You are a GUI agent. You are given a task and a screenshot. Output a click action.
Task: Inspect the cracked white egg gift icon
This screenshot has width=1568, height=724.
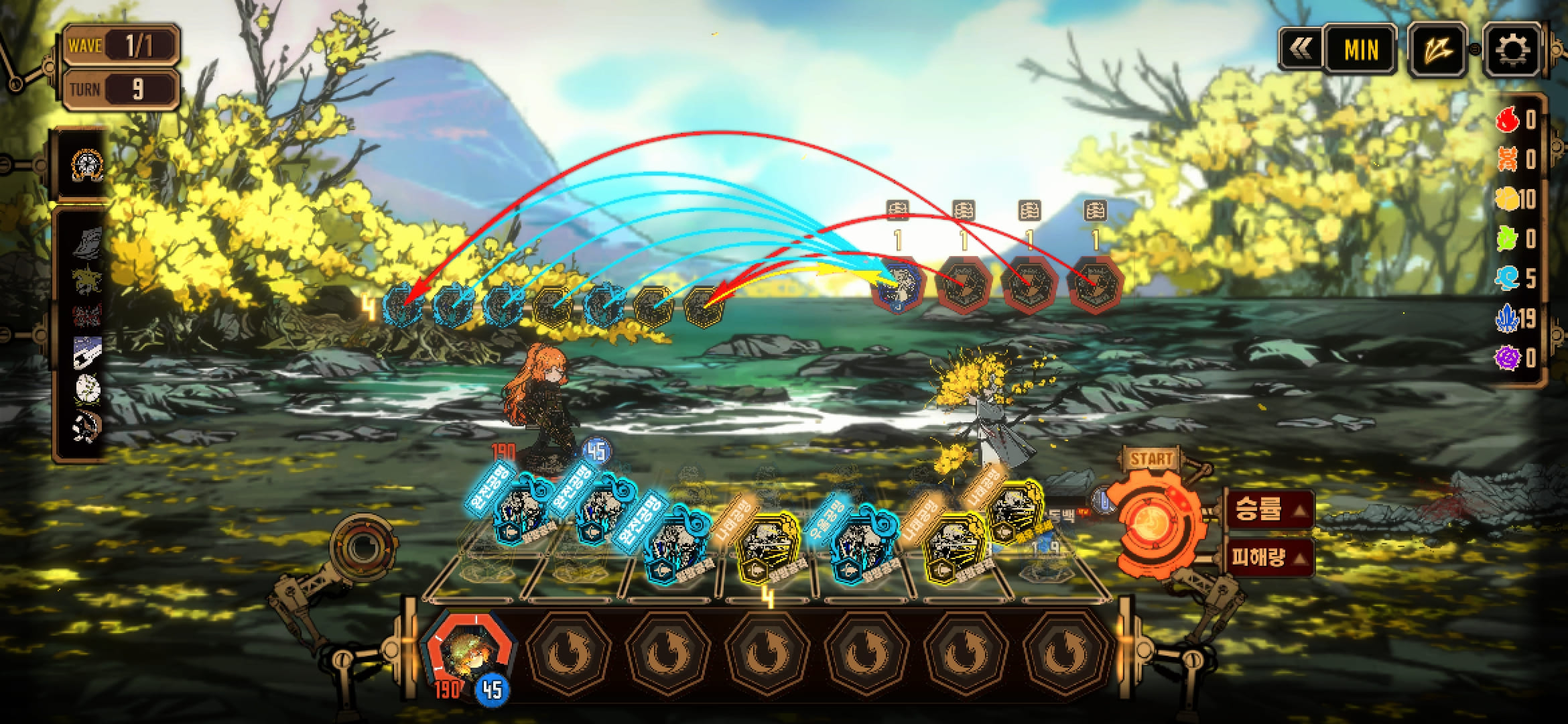[x=88, y=389]
